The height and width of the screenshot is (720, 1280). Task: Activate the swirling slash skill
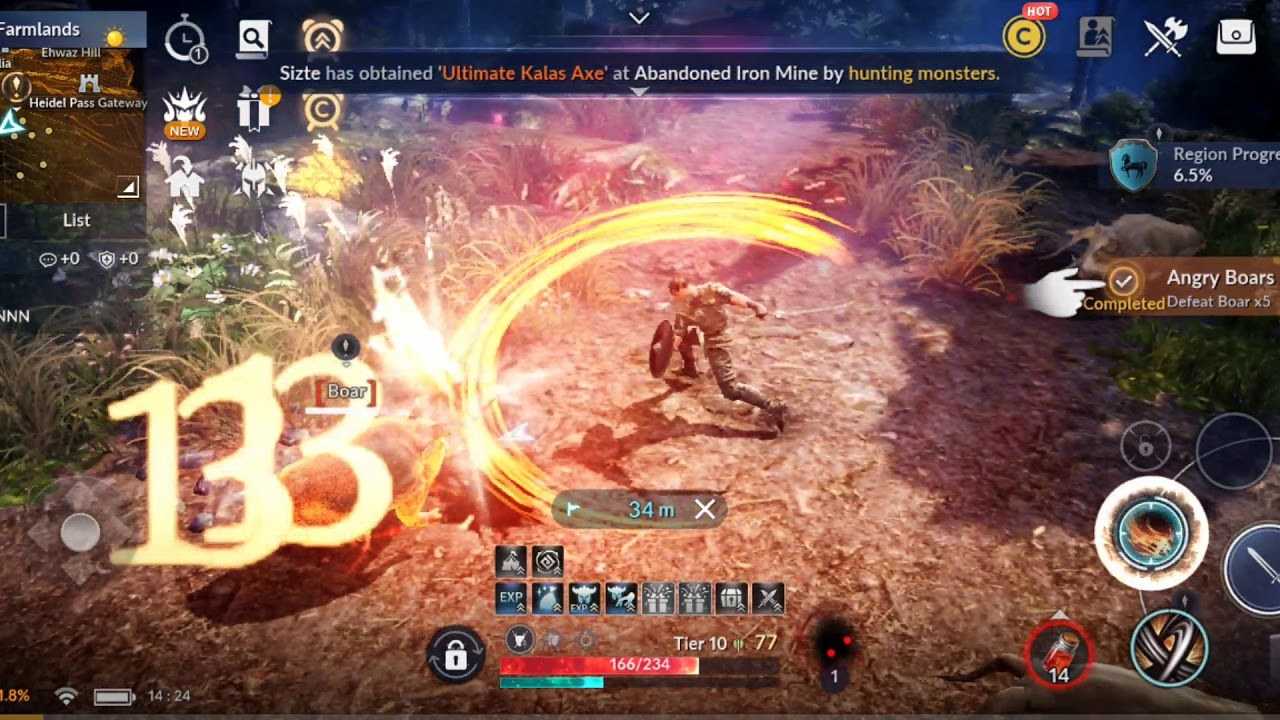(1169, 646)
